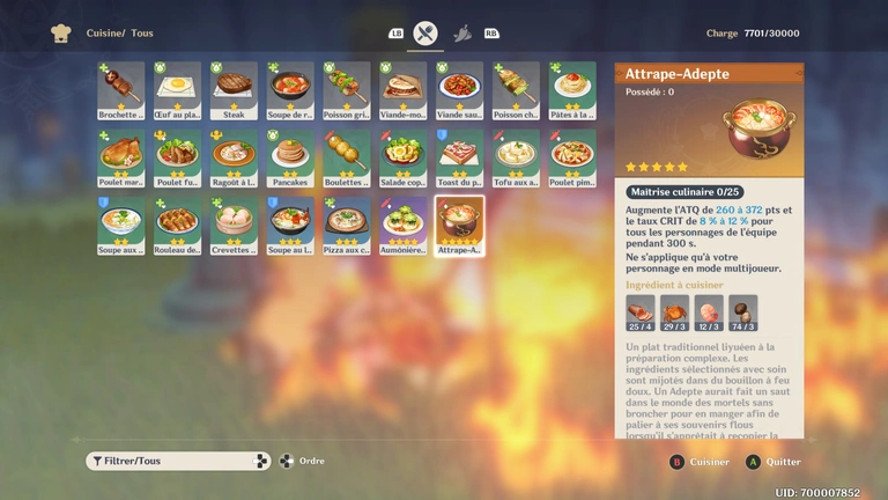
Task: Select the Pancakes recipe
Action: [290, 158]
